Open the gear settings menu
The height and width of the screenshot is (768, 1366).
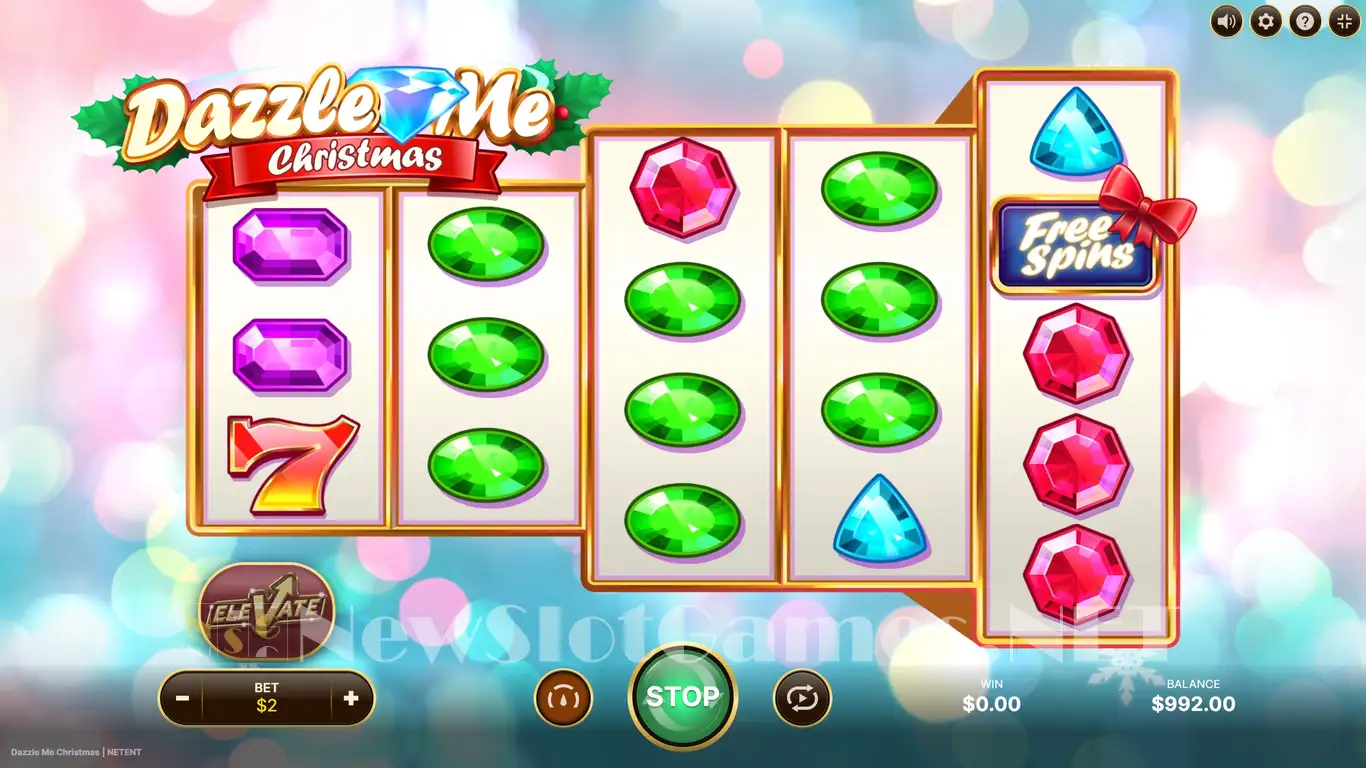1266,20
